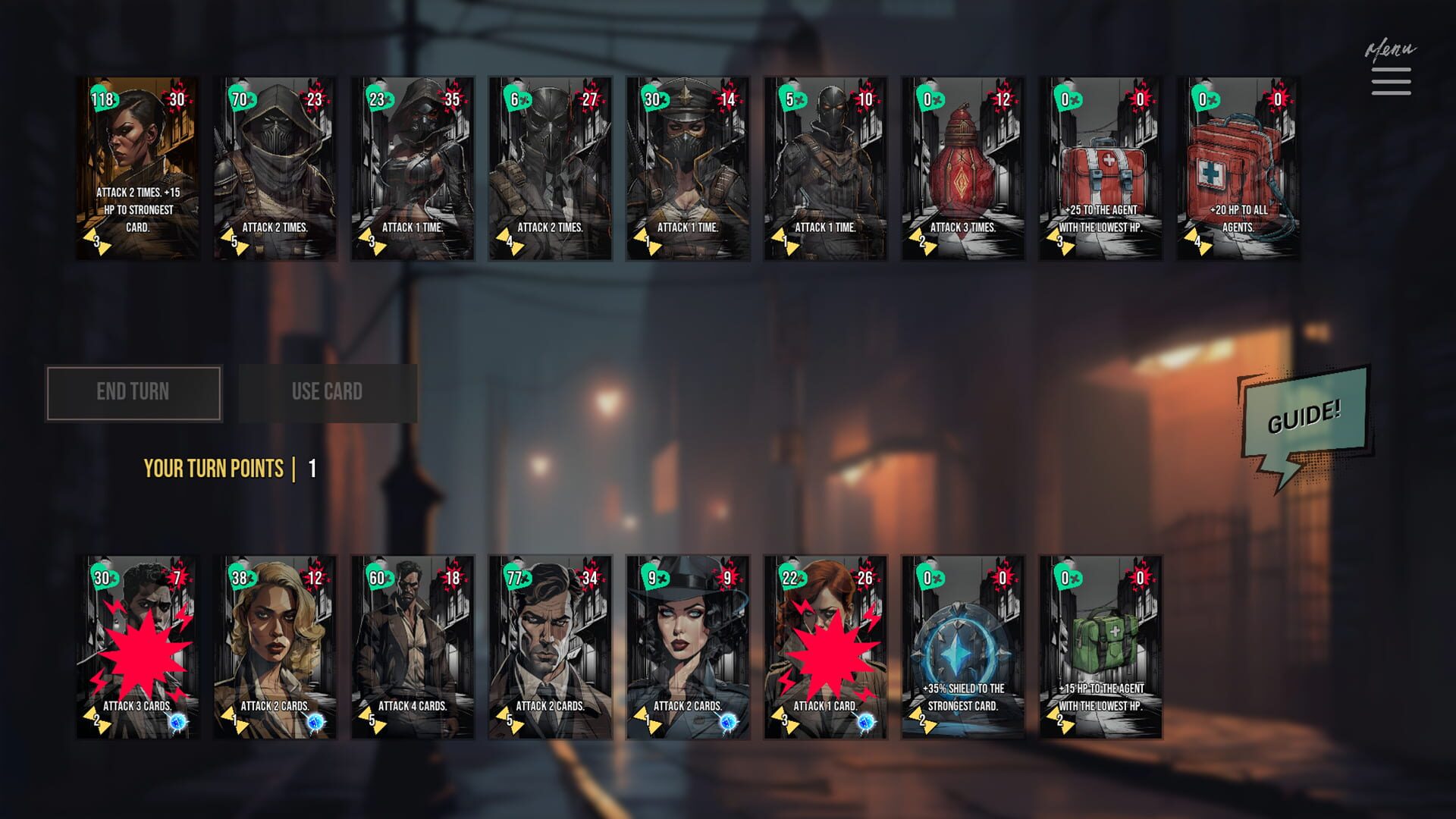Screen dimensions: 1456x819
Task: Select the enemy +25 HP medkit card
Action: [1100, 168]
